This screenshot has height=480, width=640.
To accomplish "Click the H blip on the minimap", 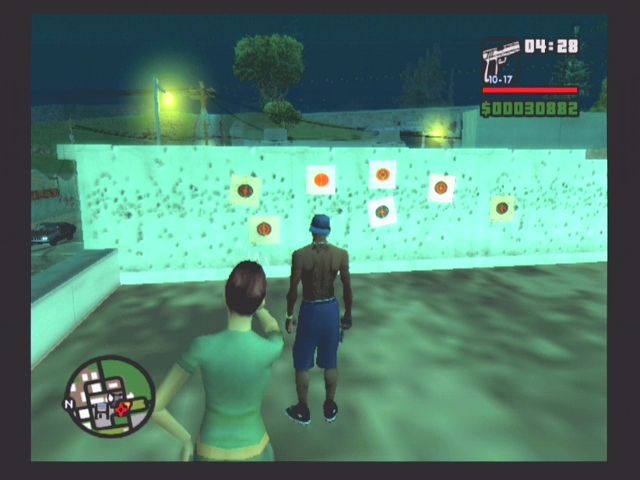I will [103, 411].
